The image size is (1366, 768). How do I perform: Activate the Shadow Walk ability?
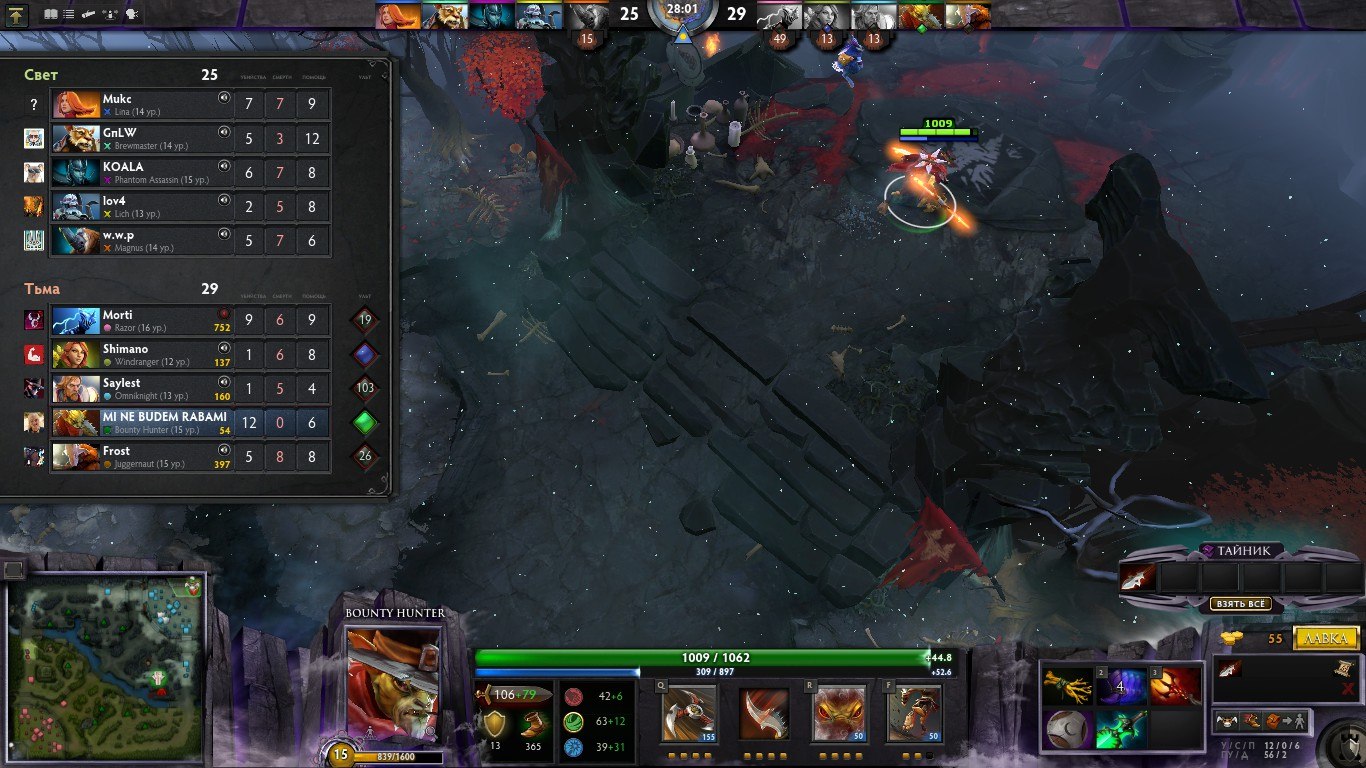pos(838,713)
